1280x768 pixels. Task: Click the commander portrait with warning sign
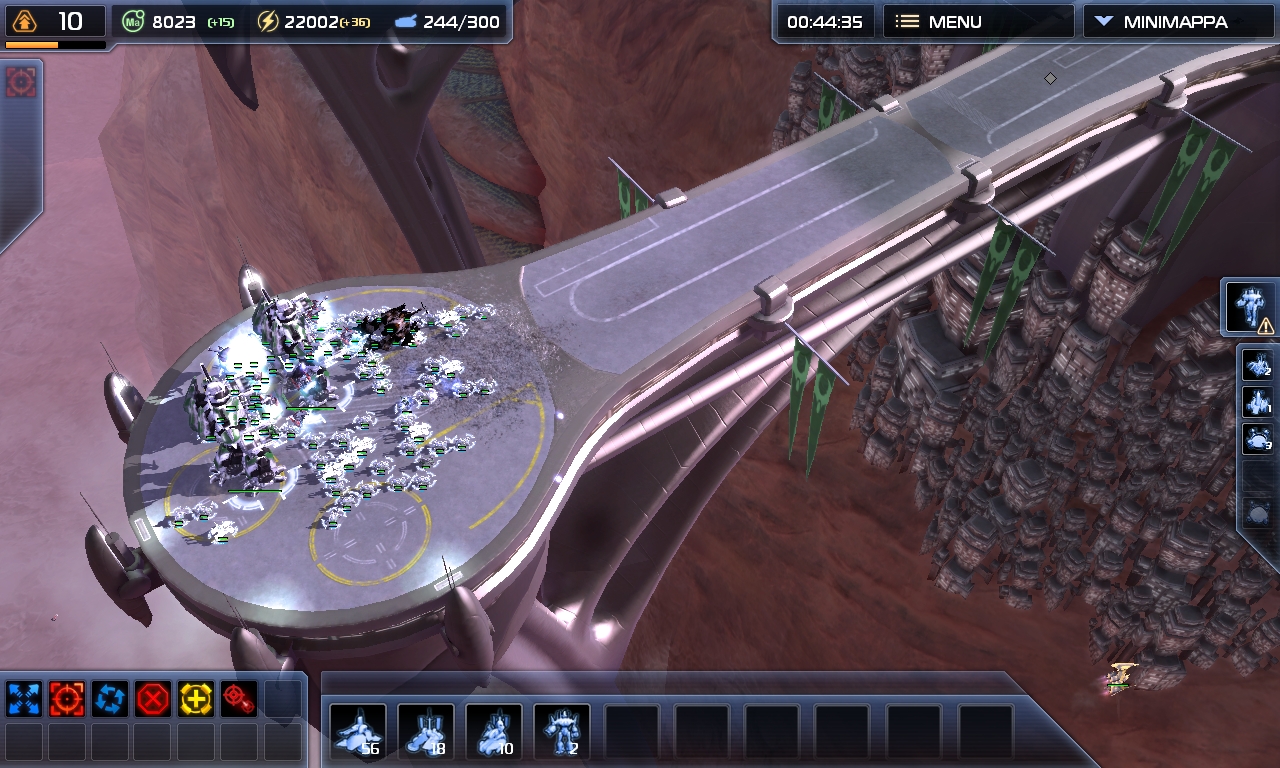pyautogui.click(x=1250, y=308)
